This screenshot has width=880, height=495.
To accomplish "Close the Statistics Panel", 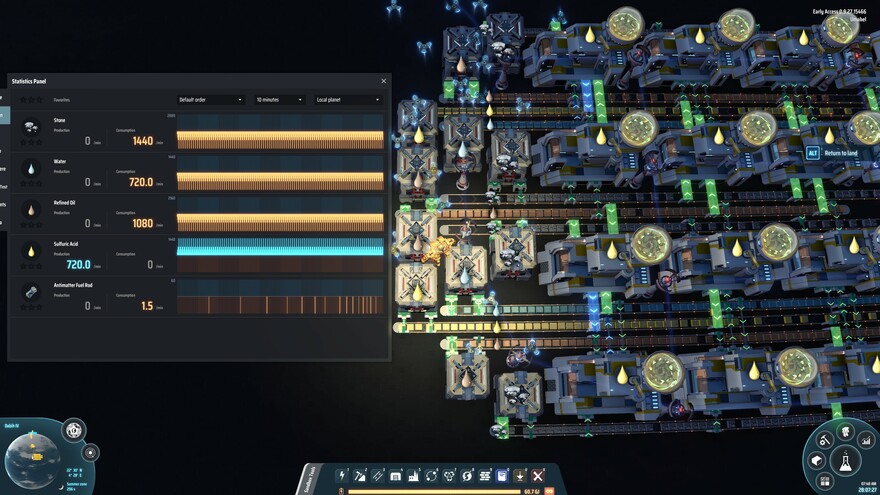I will point(383,81).
